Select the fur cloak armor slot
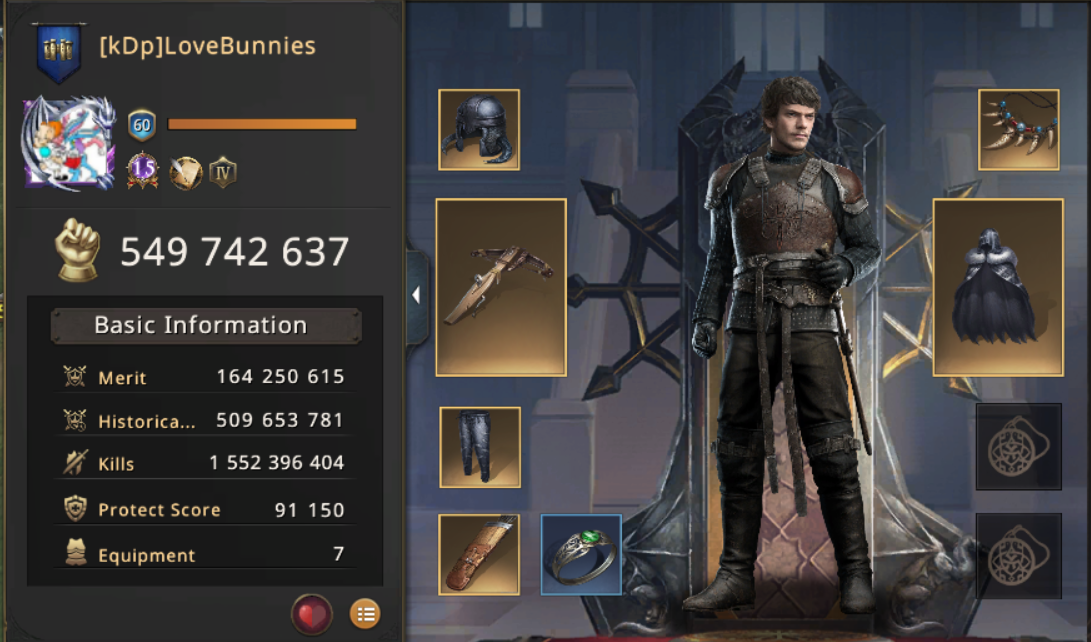Viewport: 1091px width, 642px height. [x=997, y=287]
